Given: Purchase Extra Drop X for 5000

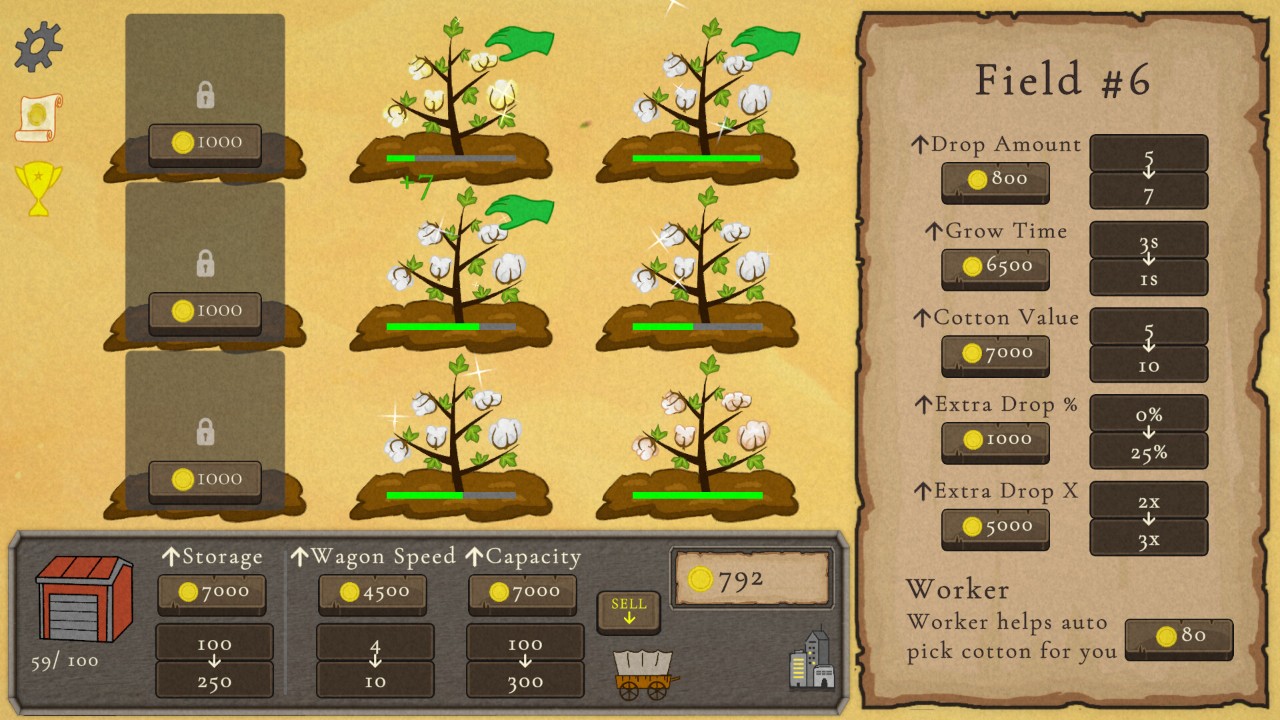Looking at the screenshot, I should 995,527.
